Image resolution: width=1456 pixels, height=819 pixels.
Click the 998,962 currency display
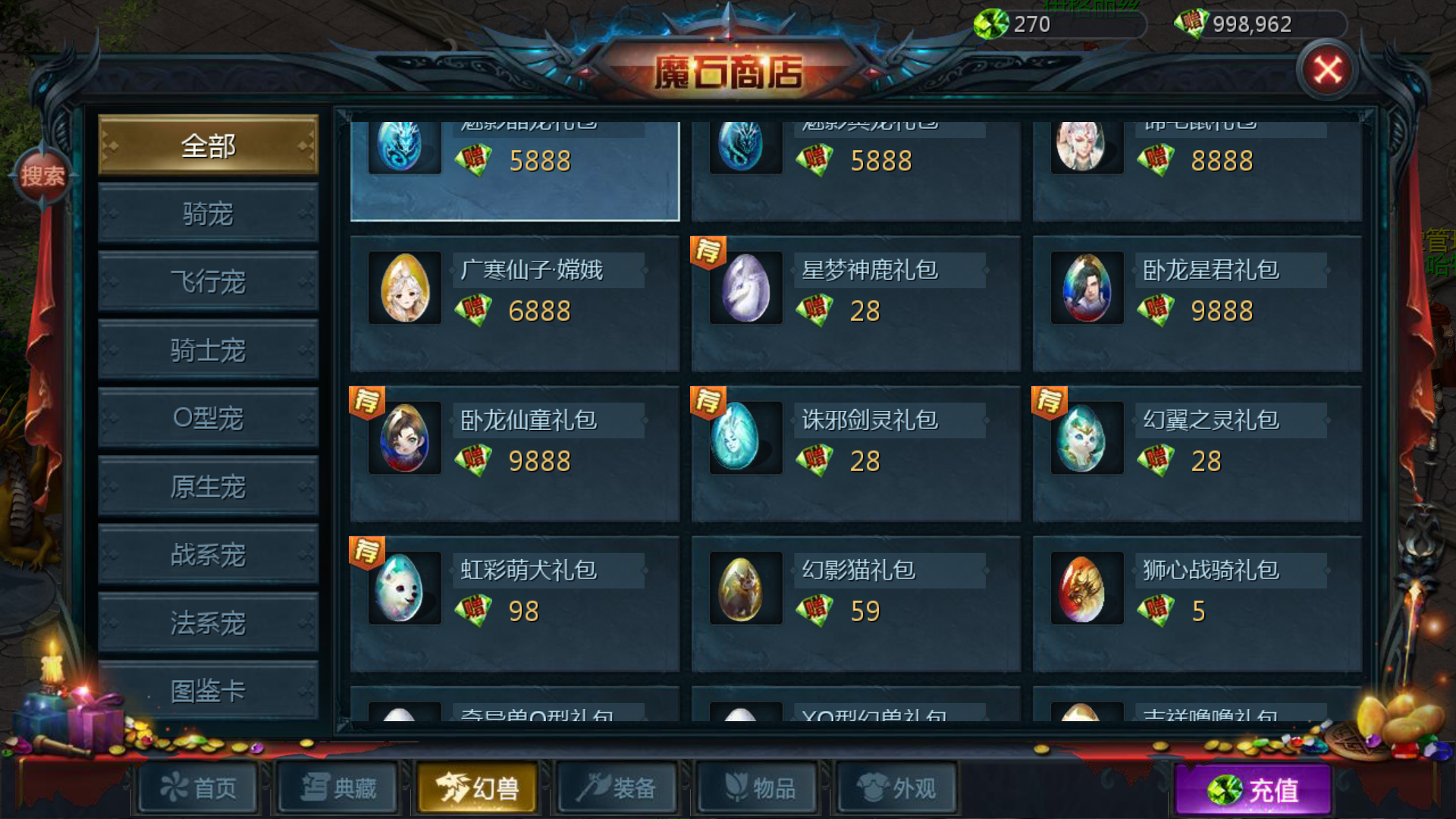tap(1251, 24)
